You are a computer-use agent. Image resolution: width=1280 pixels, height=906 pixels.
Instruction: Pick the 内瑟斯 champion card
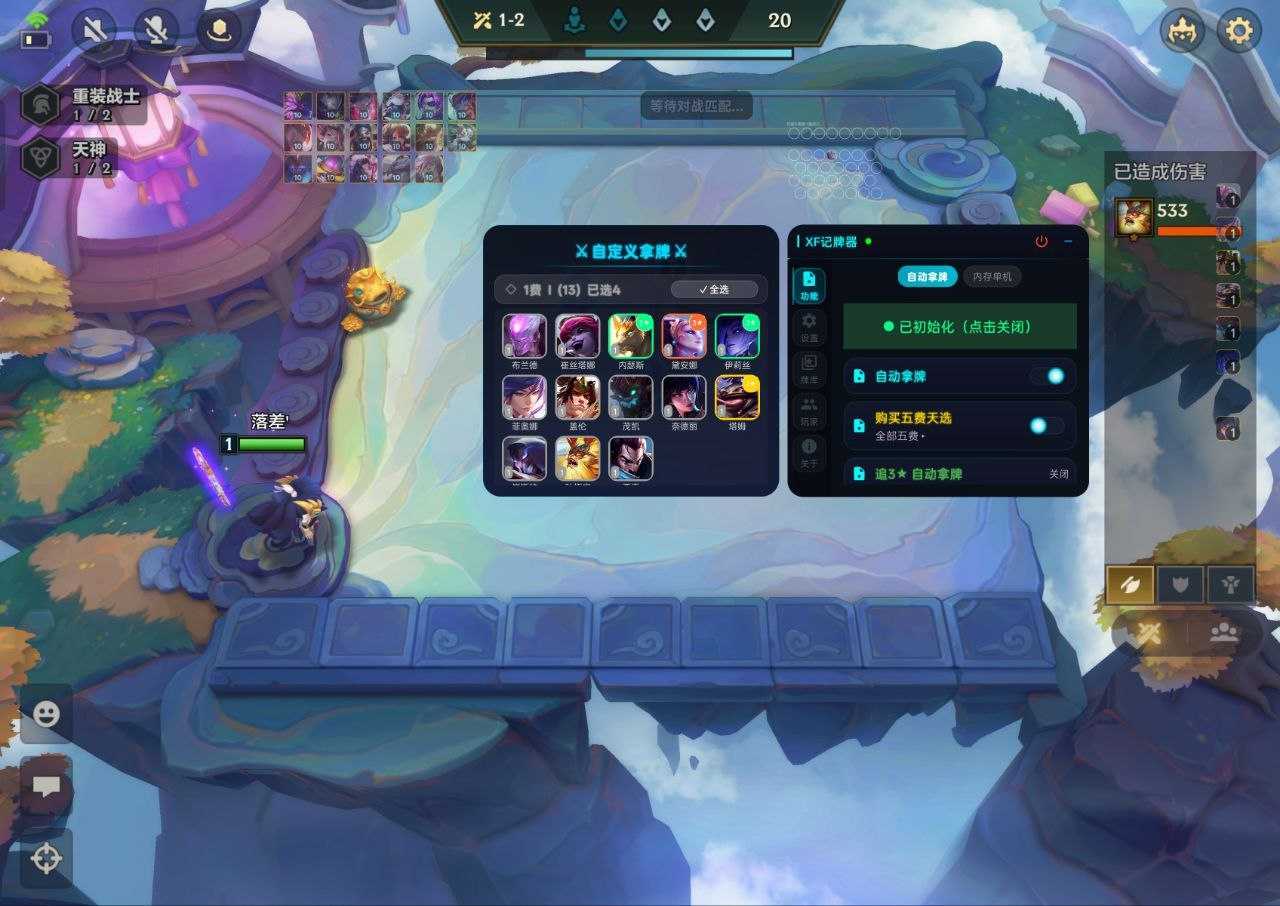point(631,336)
